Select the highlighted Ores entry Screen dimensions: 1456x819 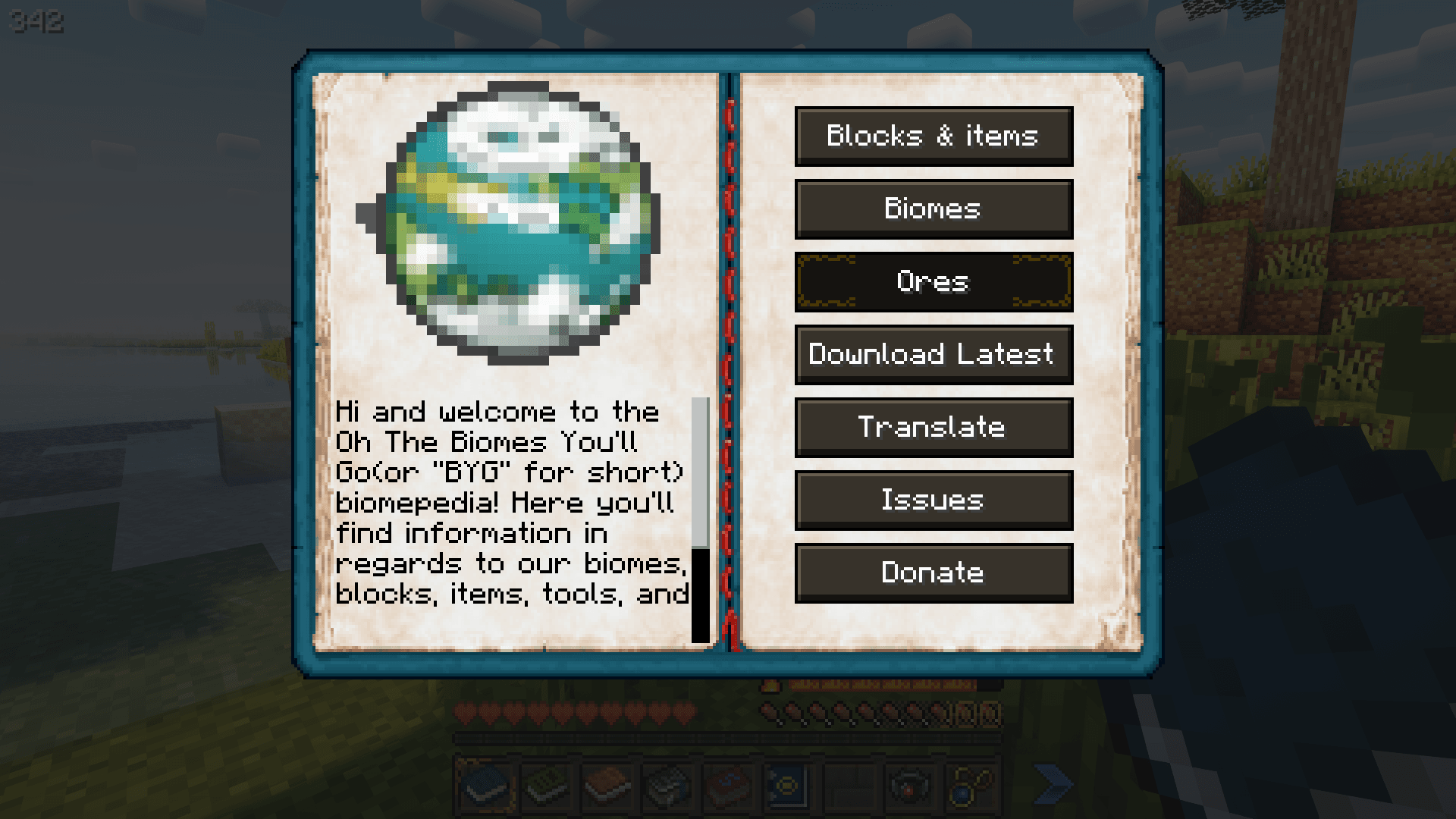(x=933, y=281)
